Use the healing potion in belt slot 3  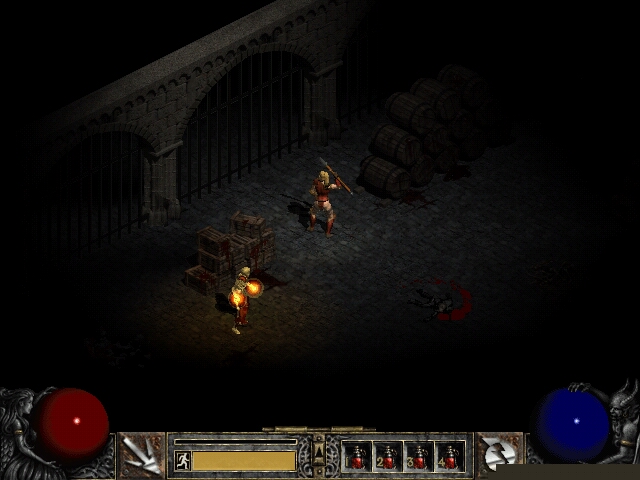[x=419, y=456]
